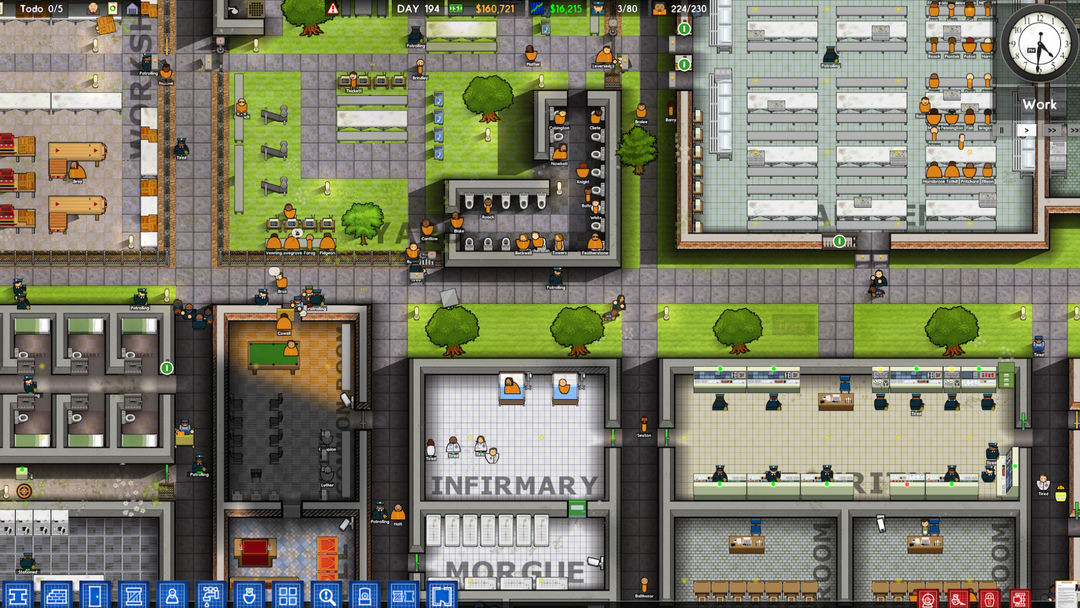Open the Utilities water tap menu

pyautogui.click(x=210, y=595)
